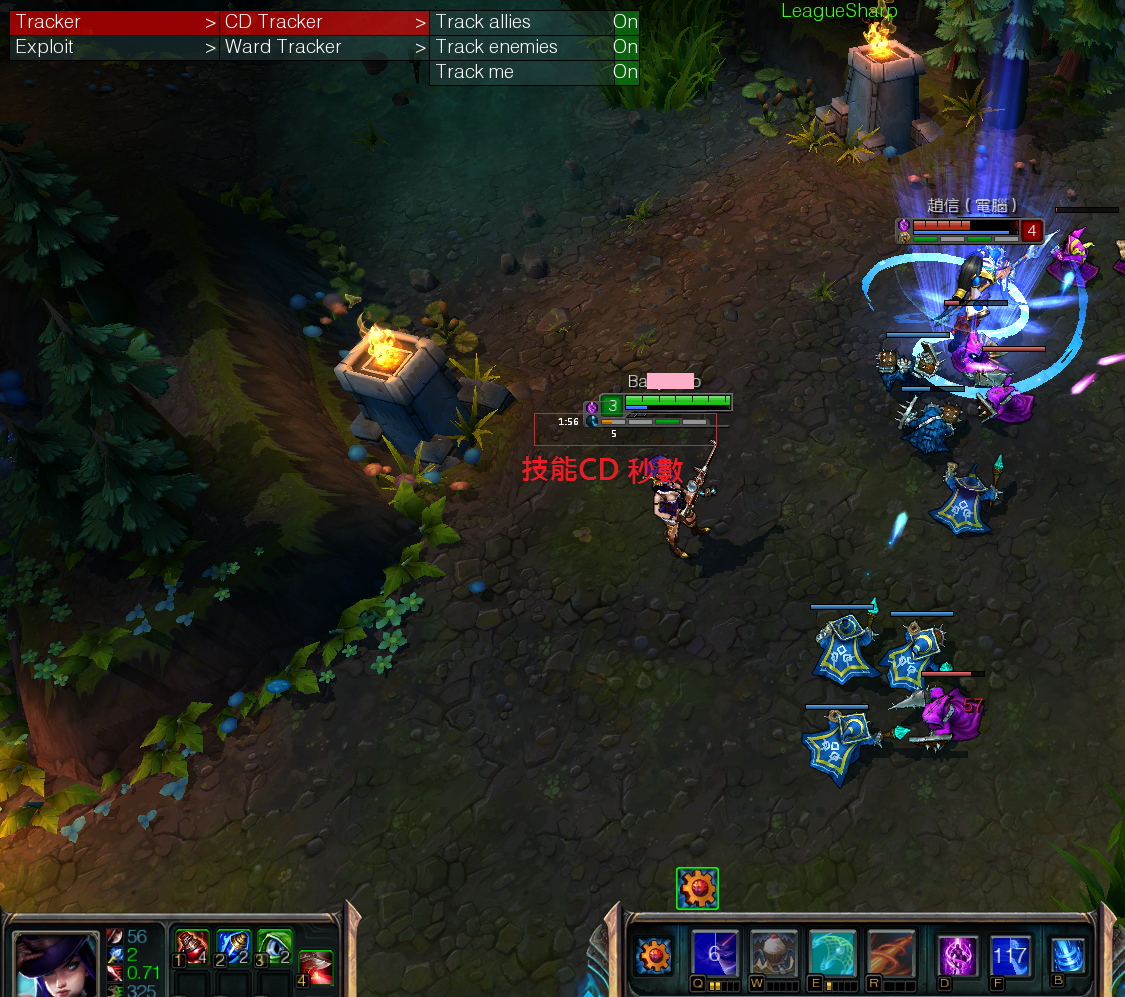Cast Piltover Peacemaker on the Q slot
Screen dimensions: 1125x997
(x=715, y=955)
